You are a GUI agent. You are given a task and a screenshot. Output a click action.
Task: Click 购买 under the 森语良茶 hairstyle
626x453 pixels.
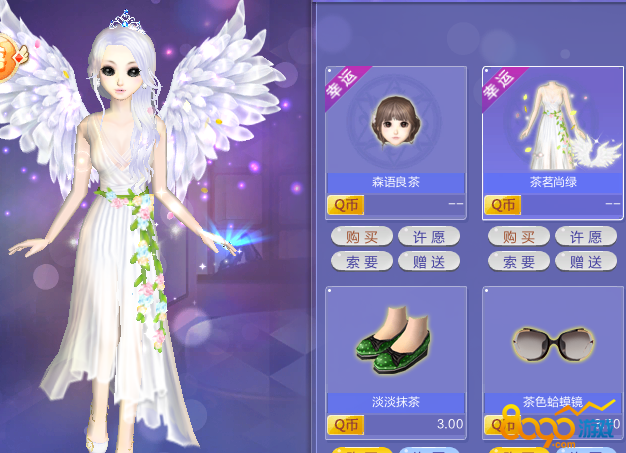pyautogui.click(x=361, y=237)
